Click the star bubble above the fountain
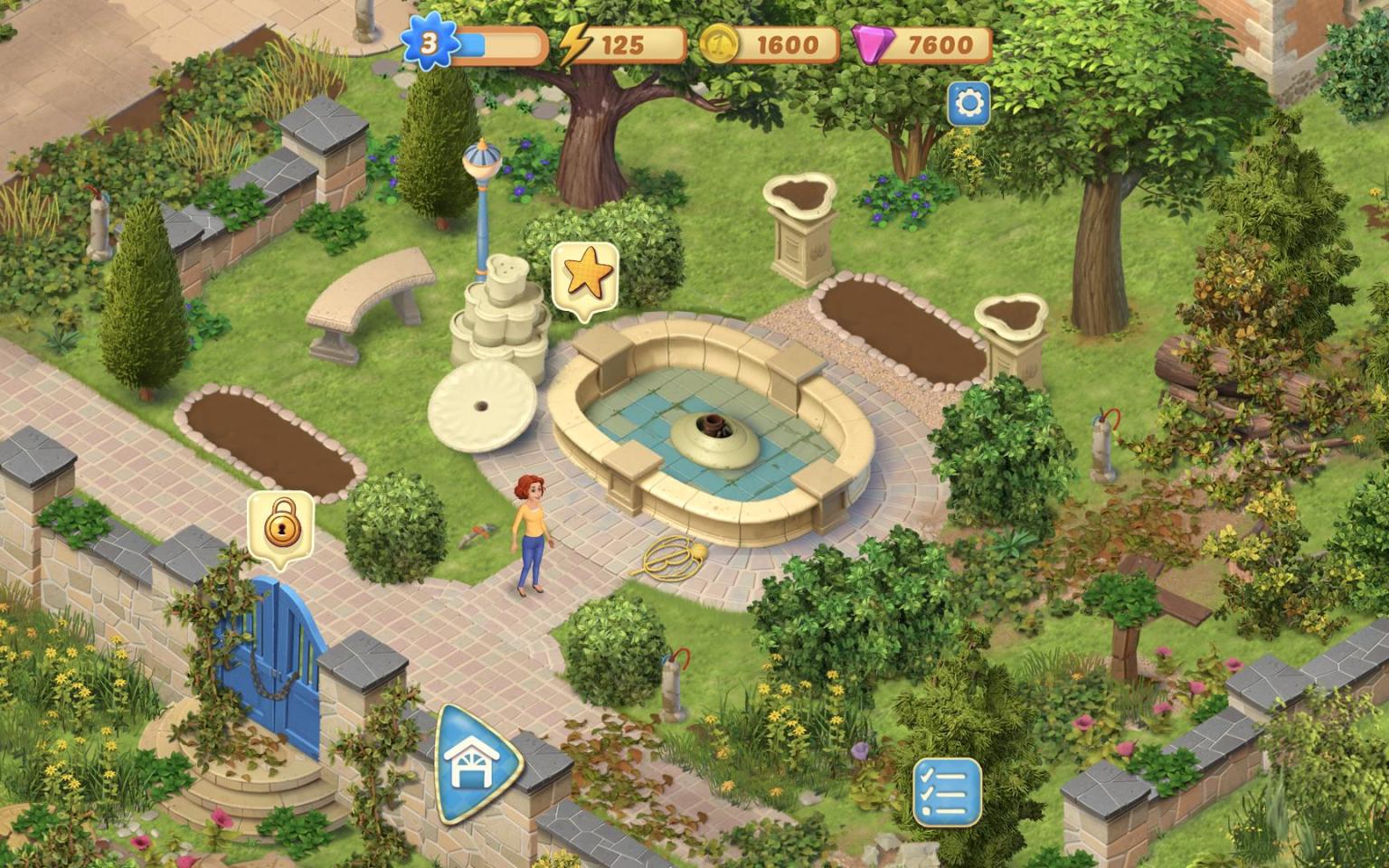The width and height of the screenshot is (1389, 868). [x=584, y=276]
